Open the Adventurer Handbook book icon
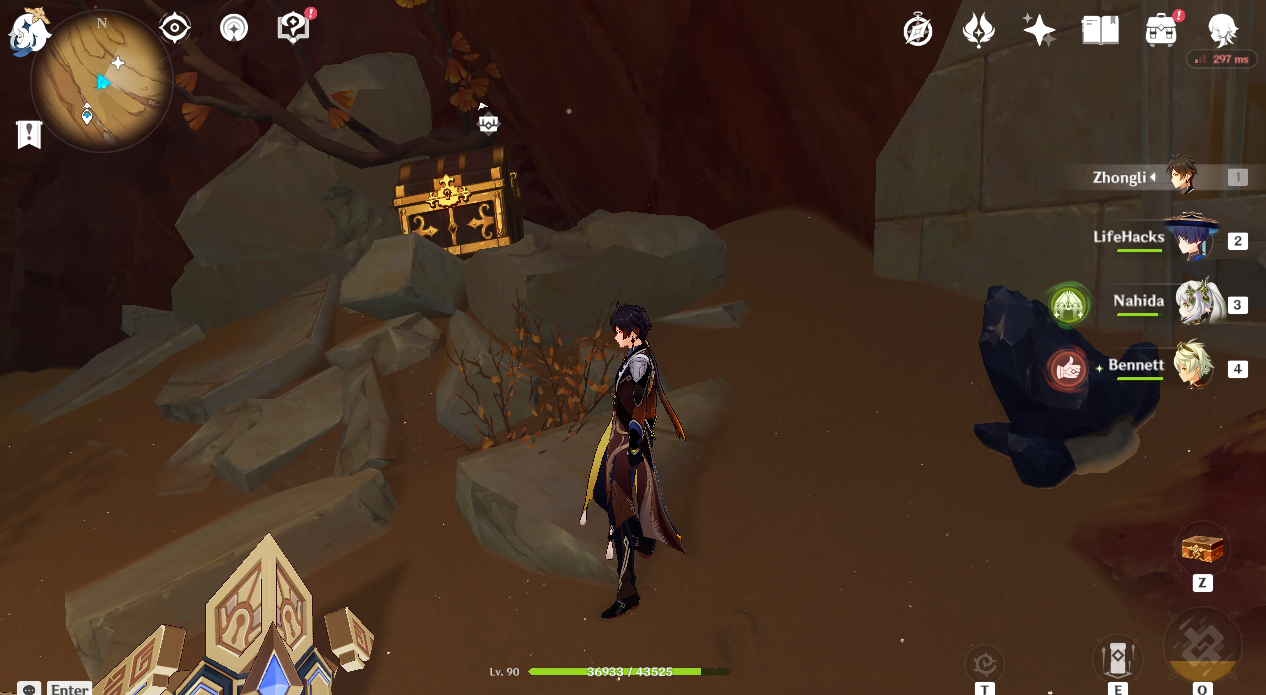 click(1100, 30)
